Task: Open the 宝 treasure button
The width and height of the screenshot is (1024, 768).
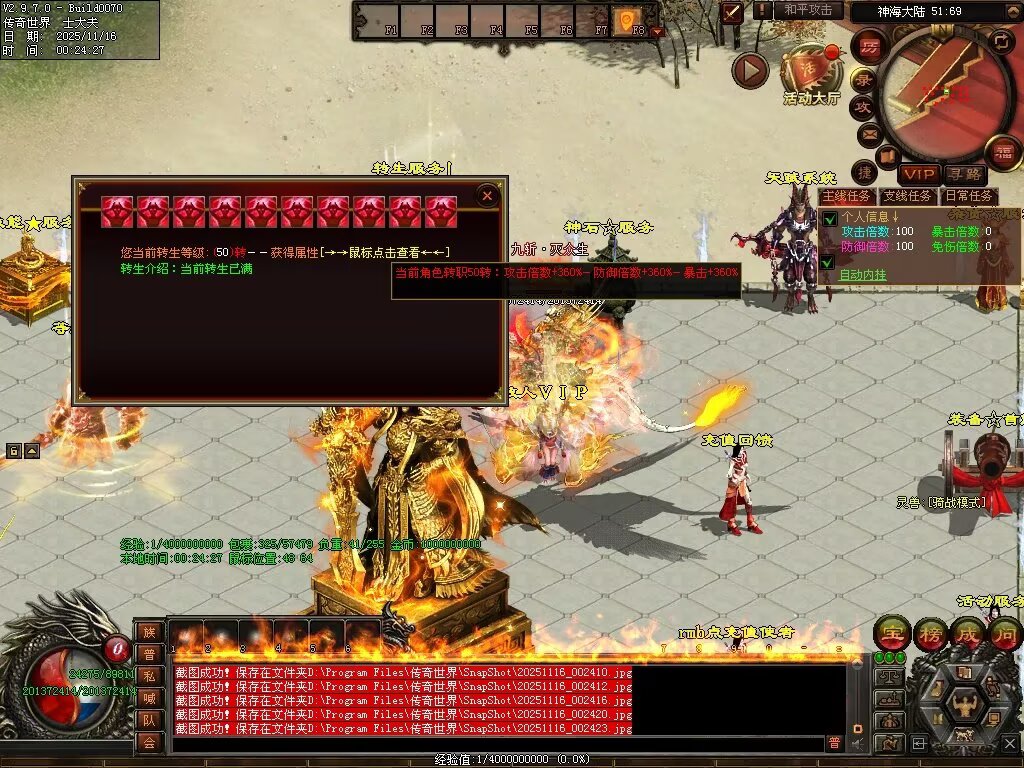Action: tap(890, 634)
